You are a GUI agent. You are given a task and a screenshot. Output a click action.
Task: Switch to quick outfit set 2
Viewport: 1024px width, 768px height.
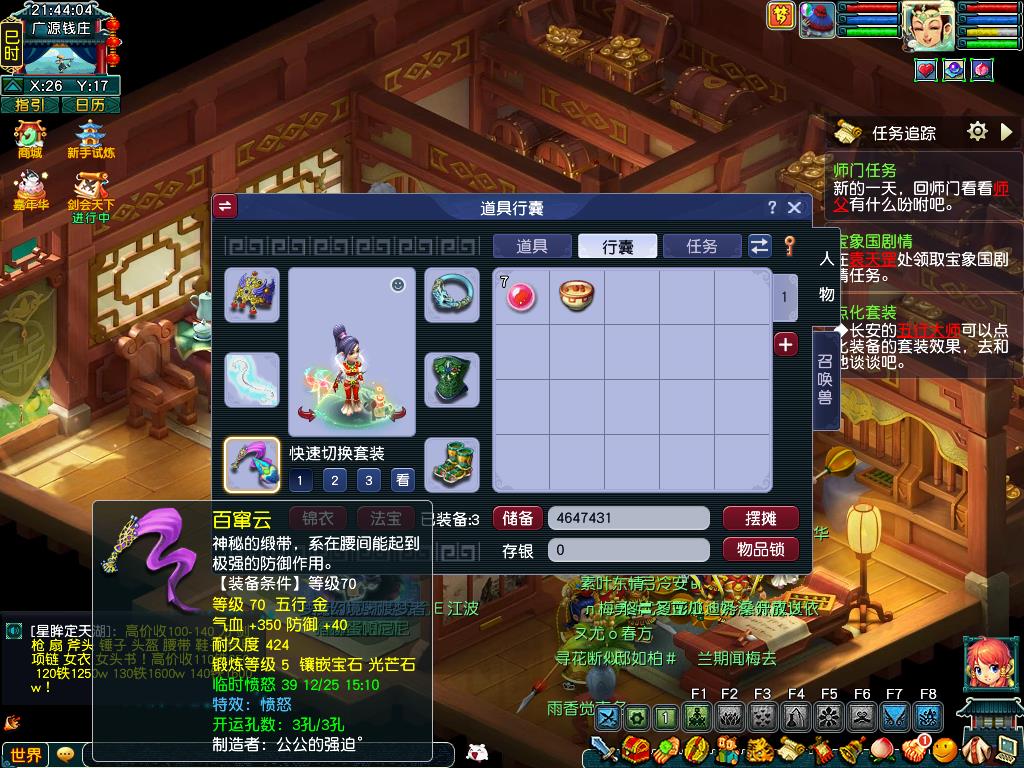(x=335, y=481)
